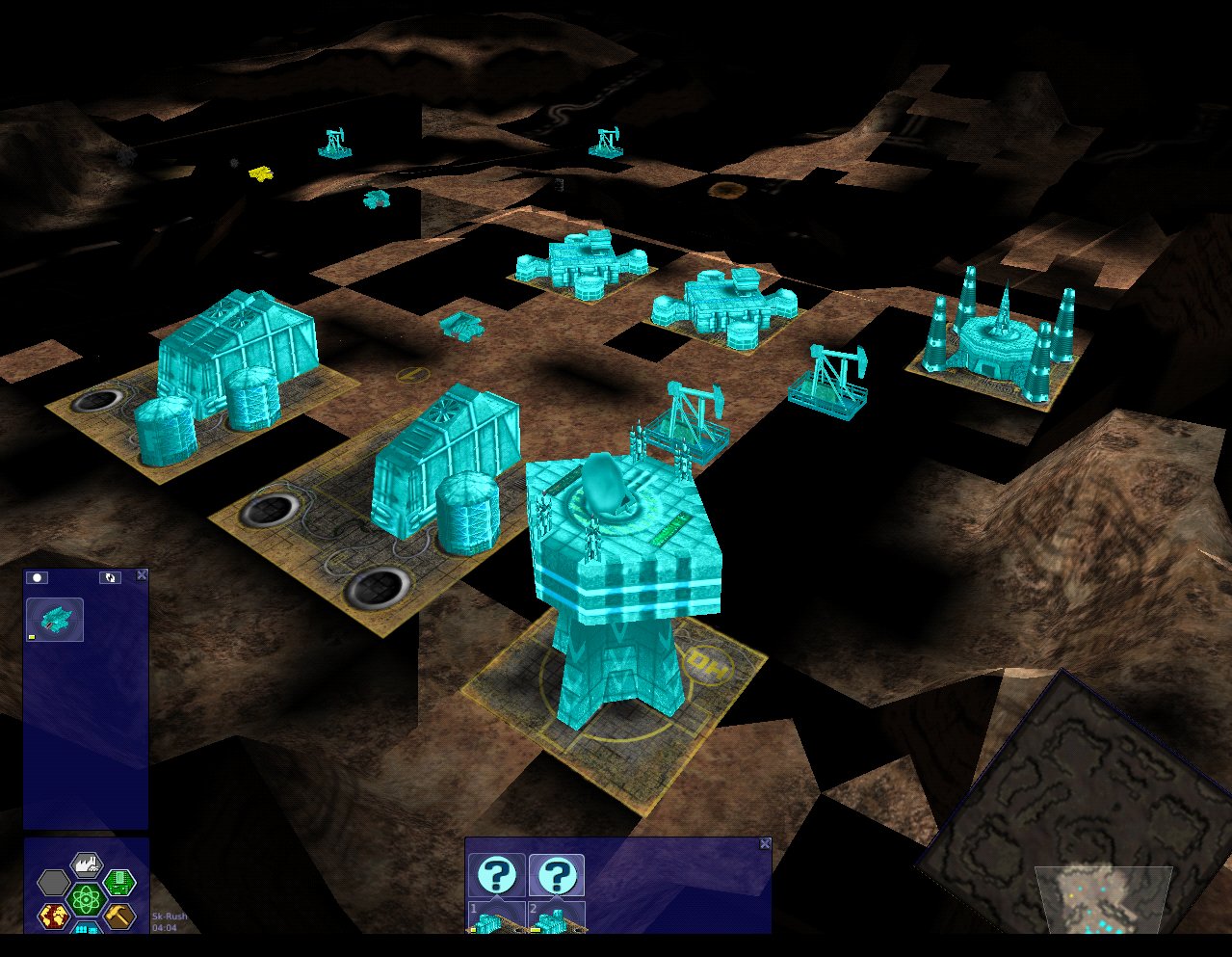This screenshot has height=957, width=1232.
Task: Choose research topic for facility 2
Action: pyautogui.click(x=556, y=876)
